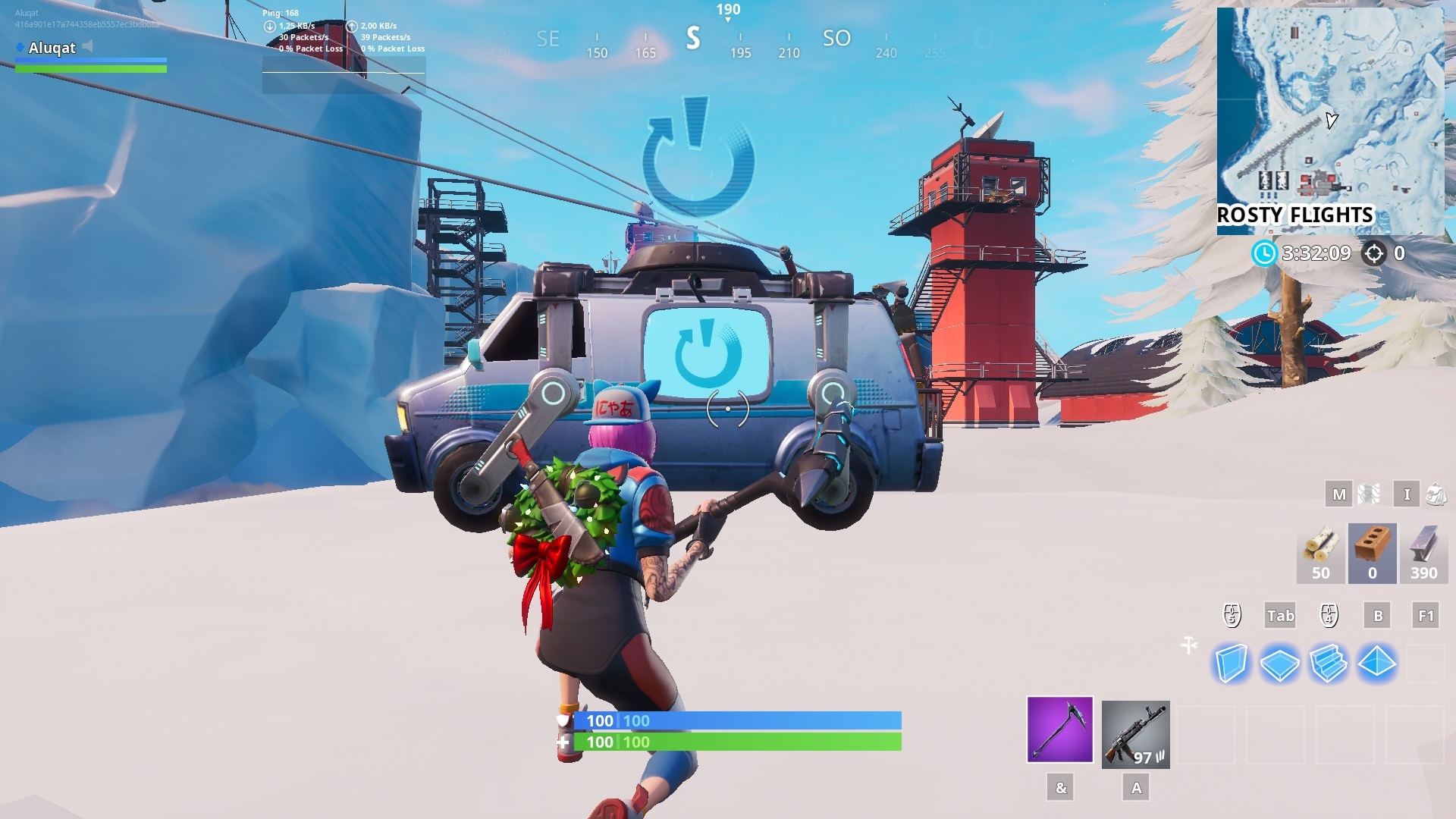Expand the minimap to full map
1456x819 pixels.
coord(1331,121)
